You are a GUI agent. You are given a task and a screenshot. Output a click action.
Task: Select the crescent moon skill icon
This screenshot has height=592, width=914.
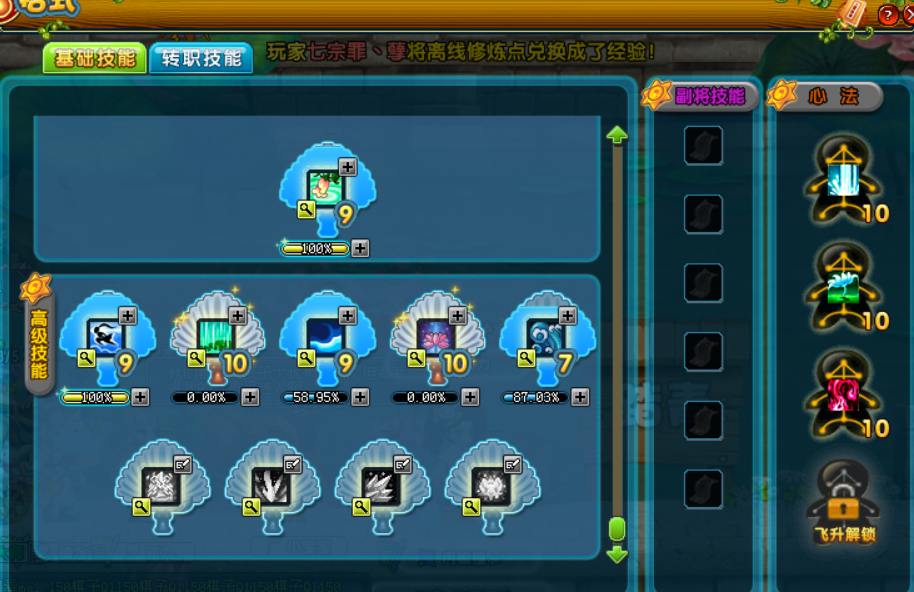[x=326, y=333]
